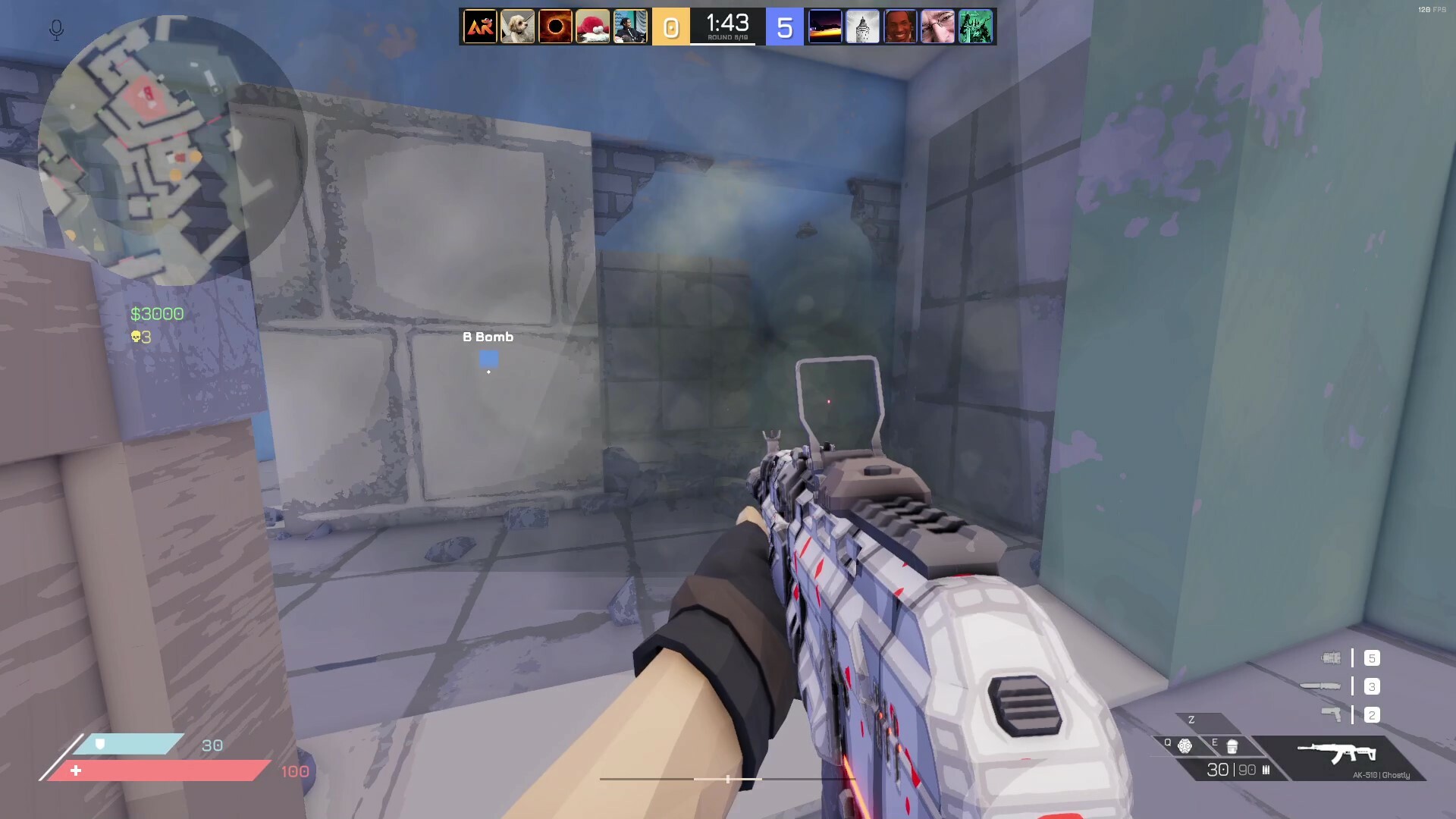This screenshot has height=819, width=1456.
Task: Click the plus icon on the health bar
Action: pos(76,770)
